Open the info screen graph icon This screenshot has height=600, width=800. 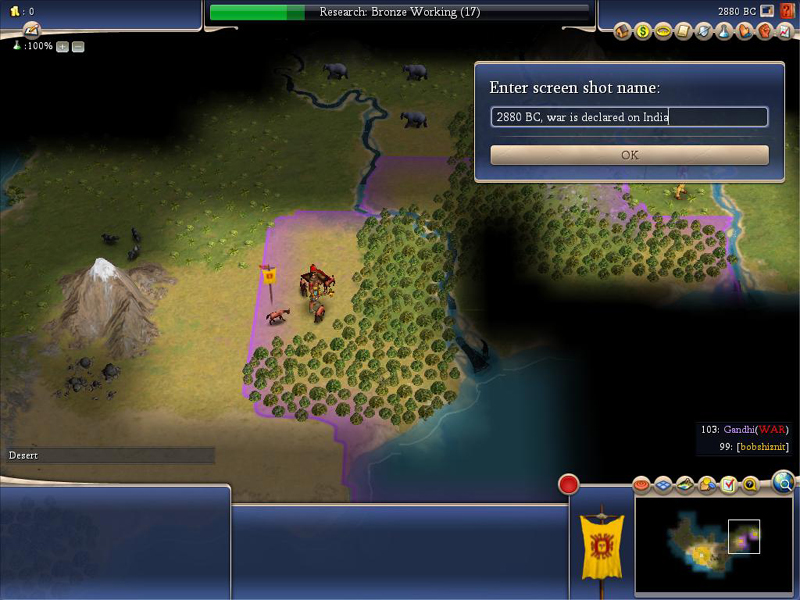coord(785,32)
